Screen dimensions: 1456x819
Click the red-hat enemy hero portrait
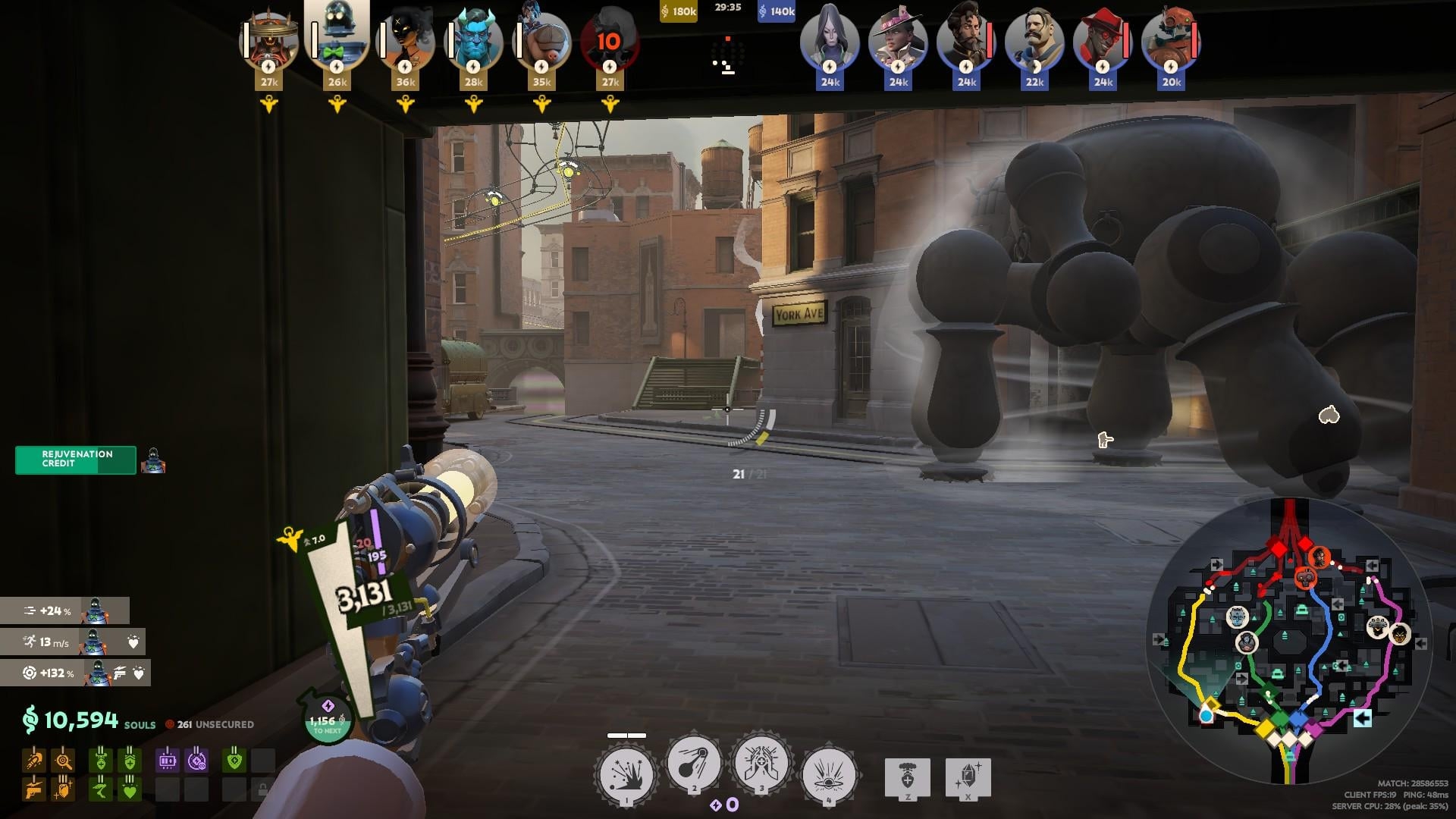(1102, 39)
